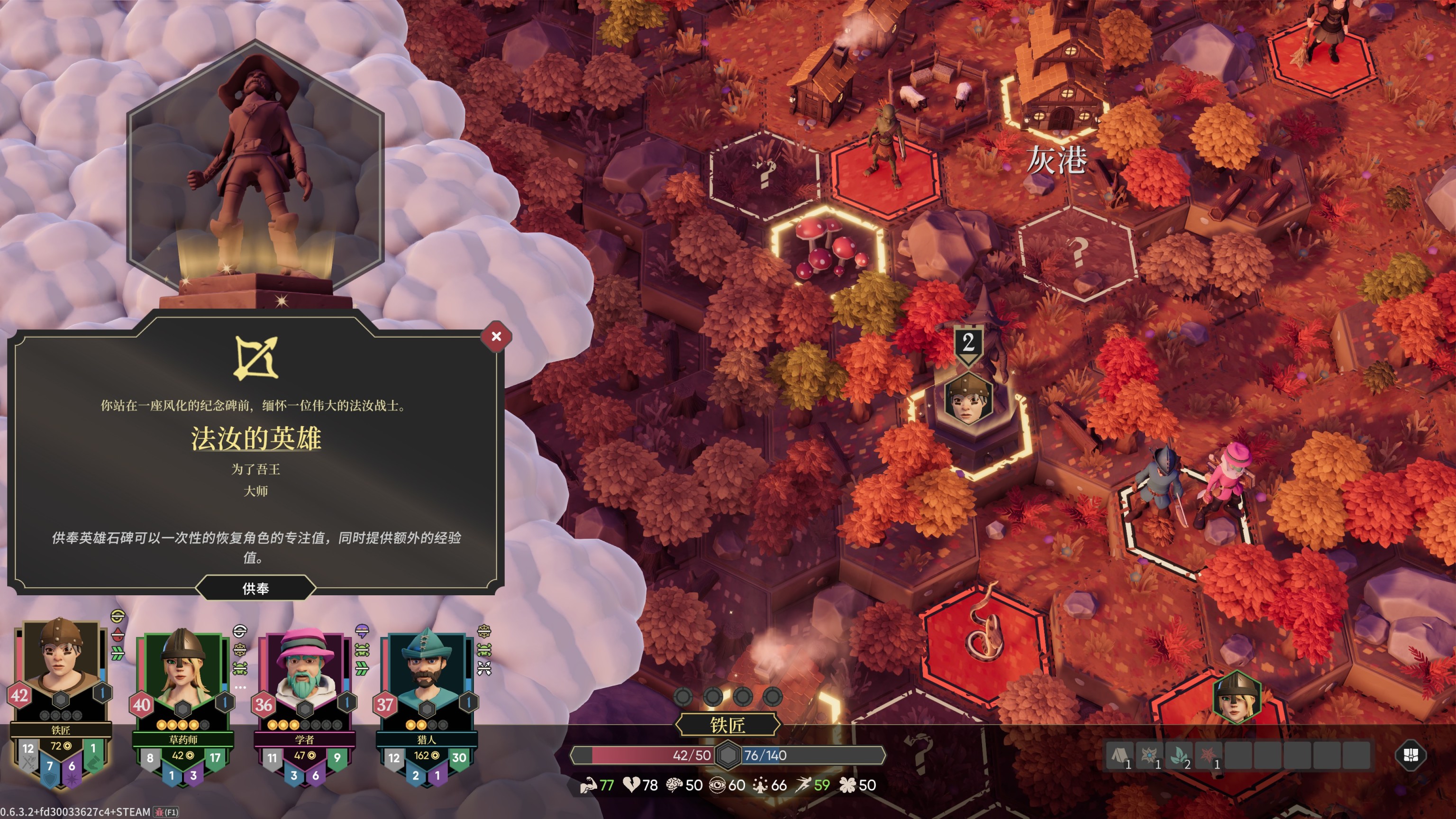Click the 铁匠 active-character name banner
The height and width of the screenshot is (819, 1456).
pos(728,725)
